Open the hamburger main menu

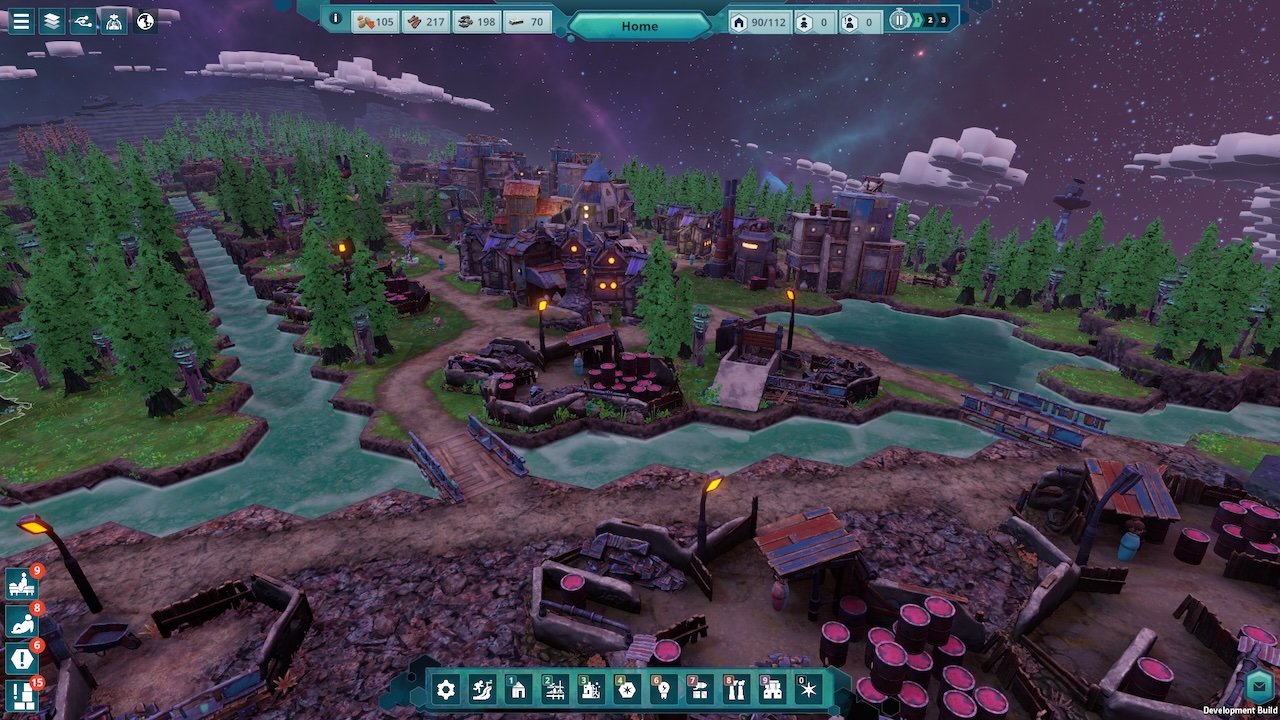(x=21, y=21)
